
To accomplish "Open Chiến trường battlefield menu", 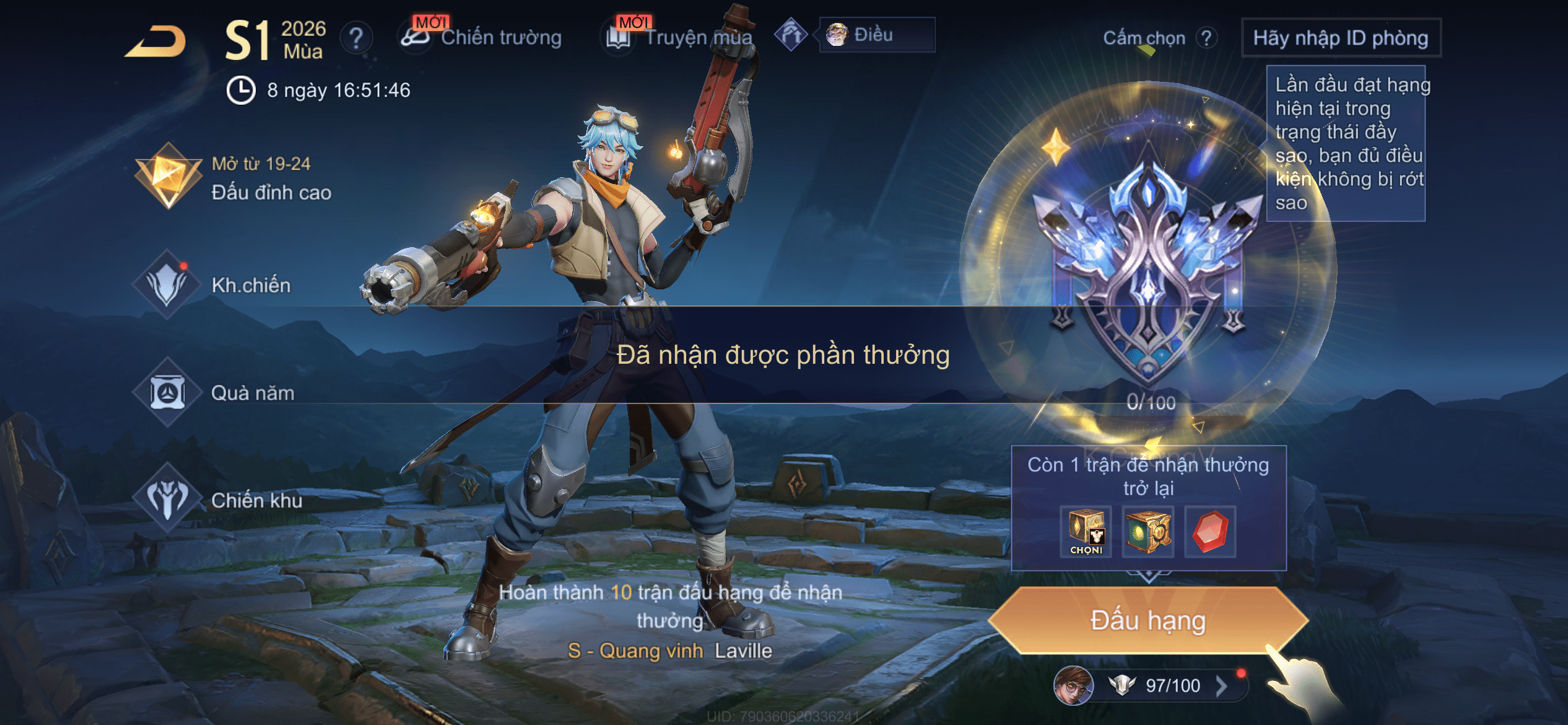I will coord(481,37).
